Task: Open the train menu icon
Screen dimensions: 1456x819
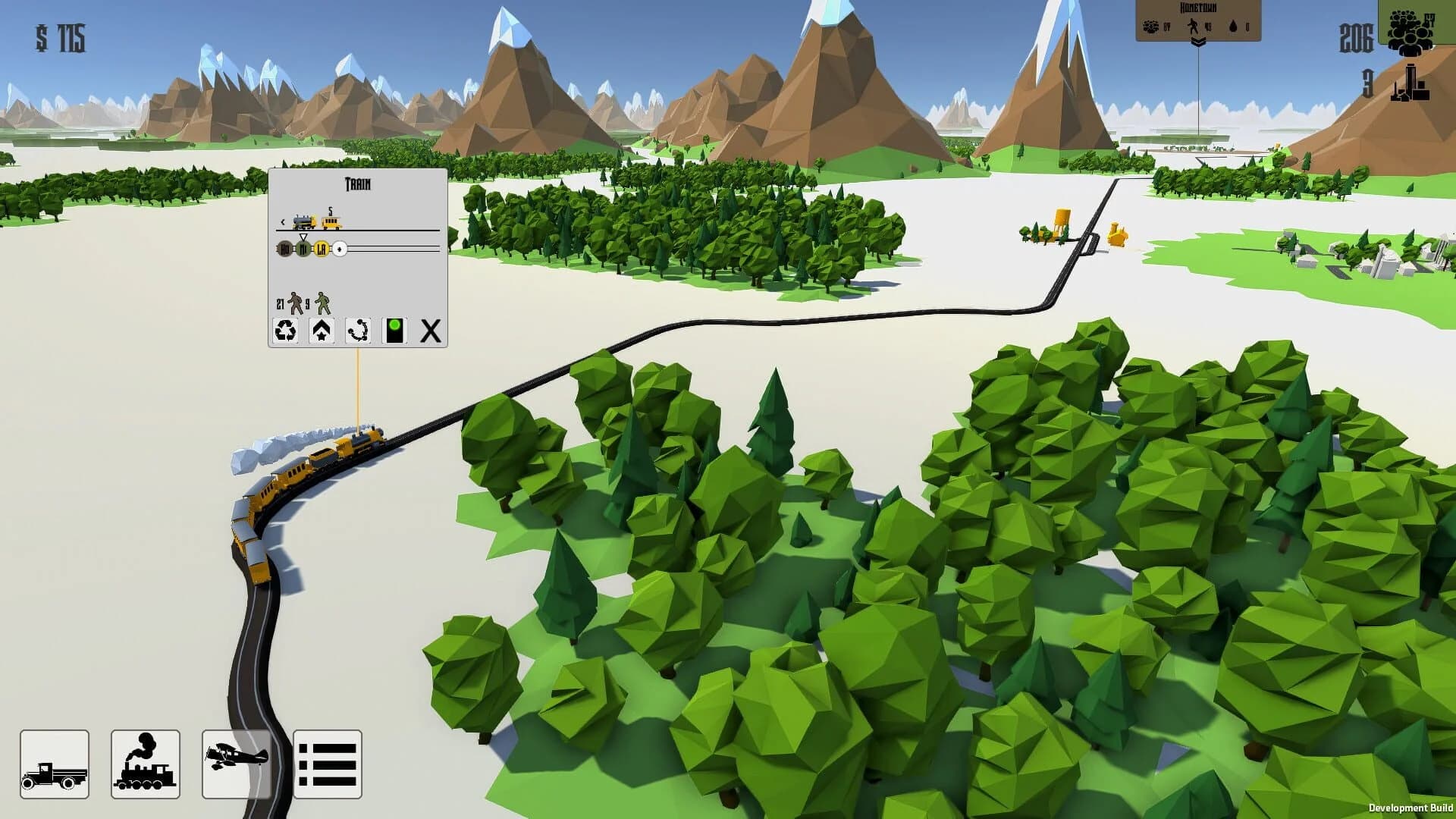Action: click(146, 766)
